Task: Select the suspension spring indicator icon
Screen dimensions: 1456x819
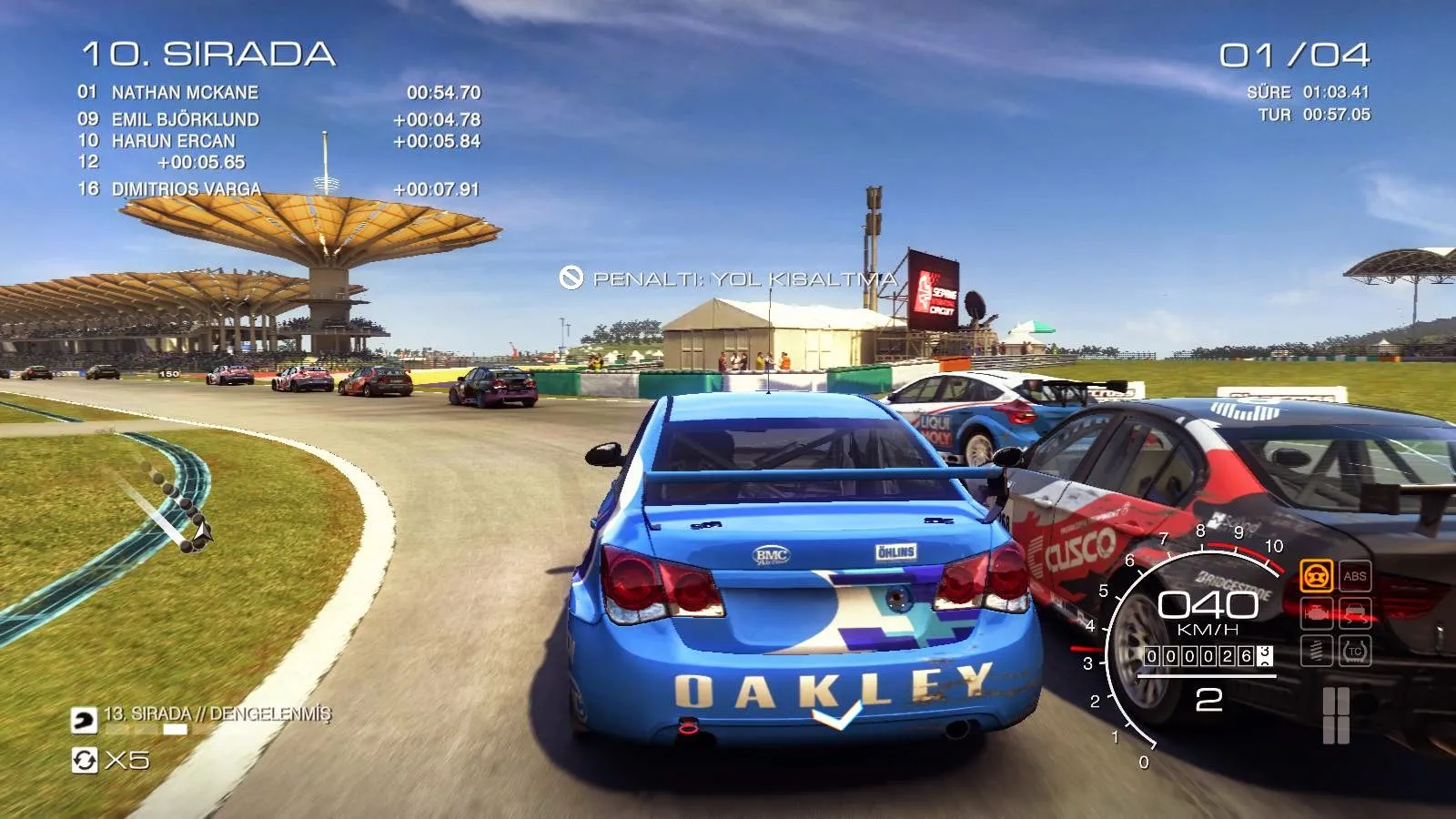Action: coord(1316,651)
